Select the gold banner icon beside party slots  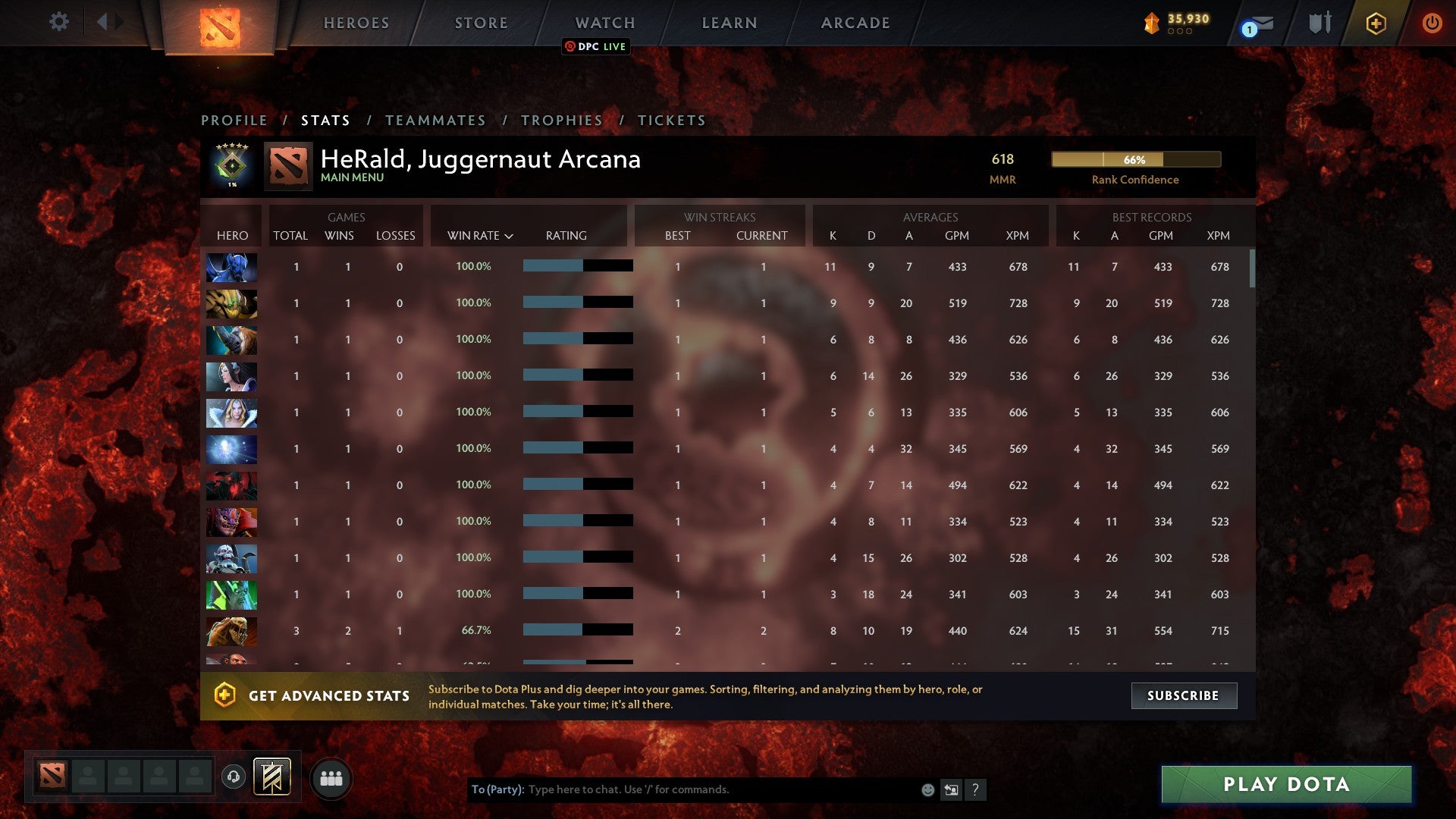point(273,777)
